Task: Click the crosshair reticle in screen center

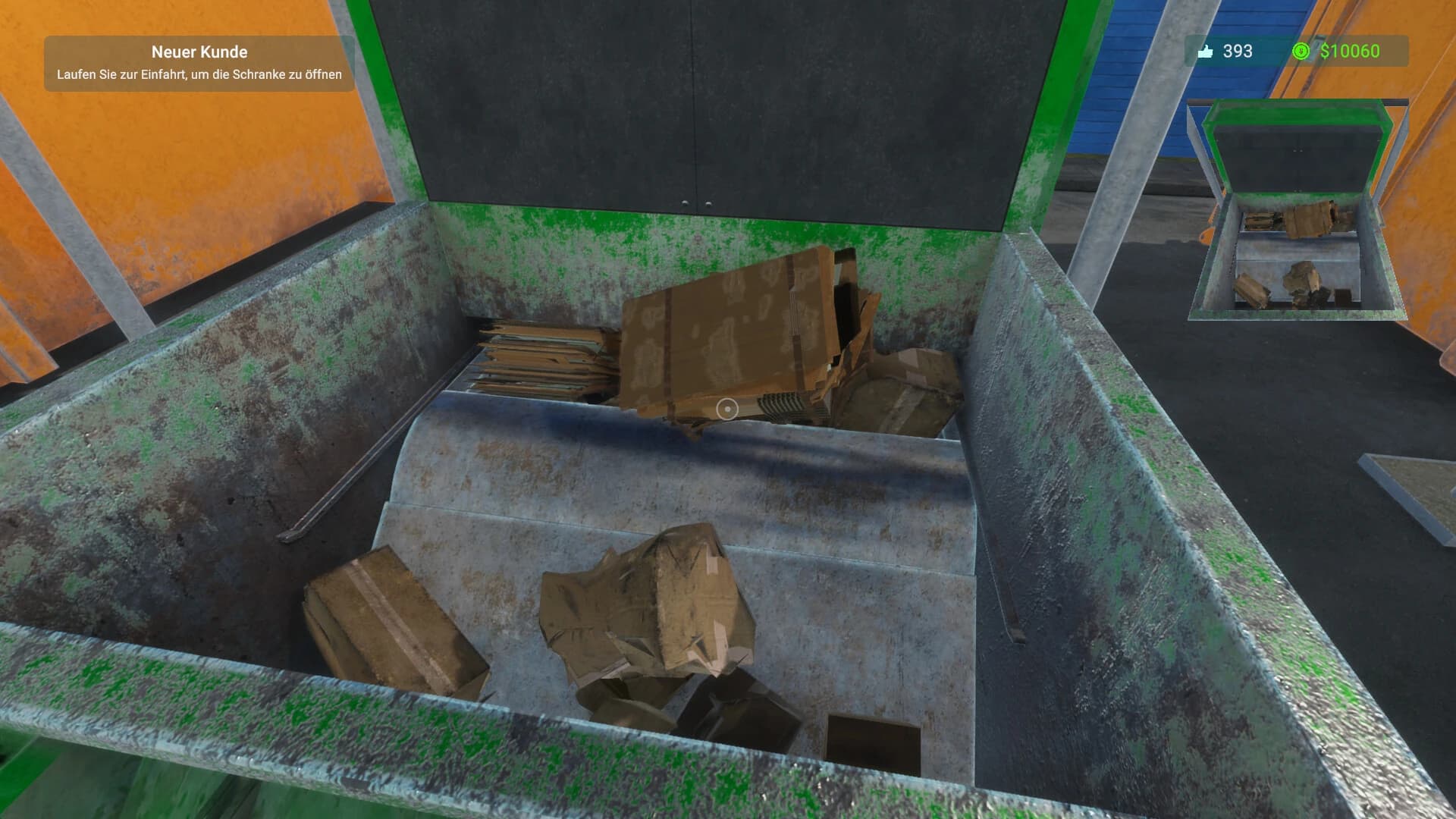Action: [728, 409]
